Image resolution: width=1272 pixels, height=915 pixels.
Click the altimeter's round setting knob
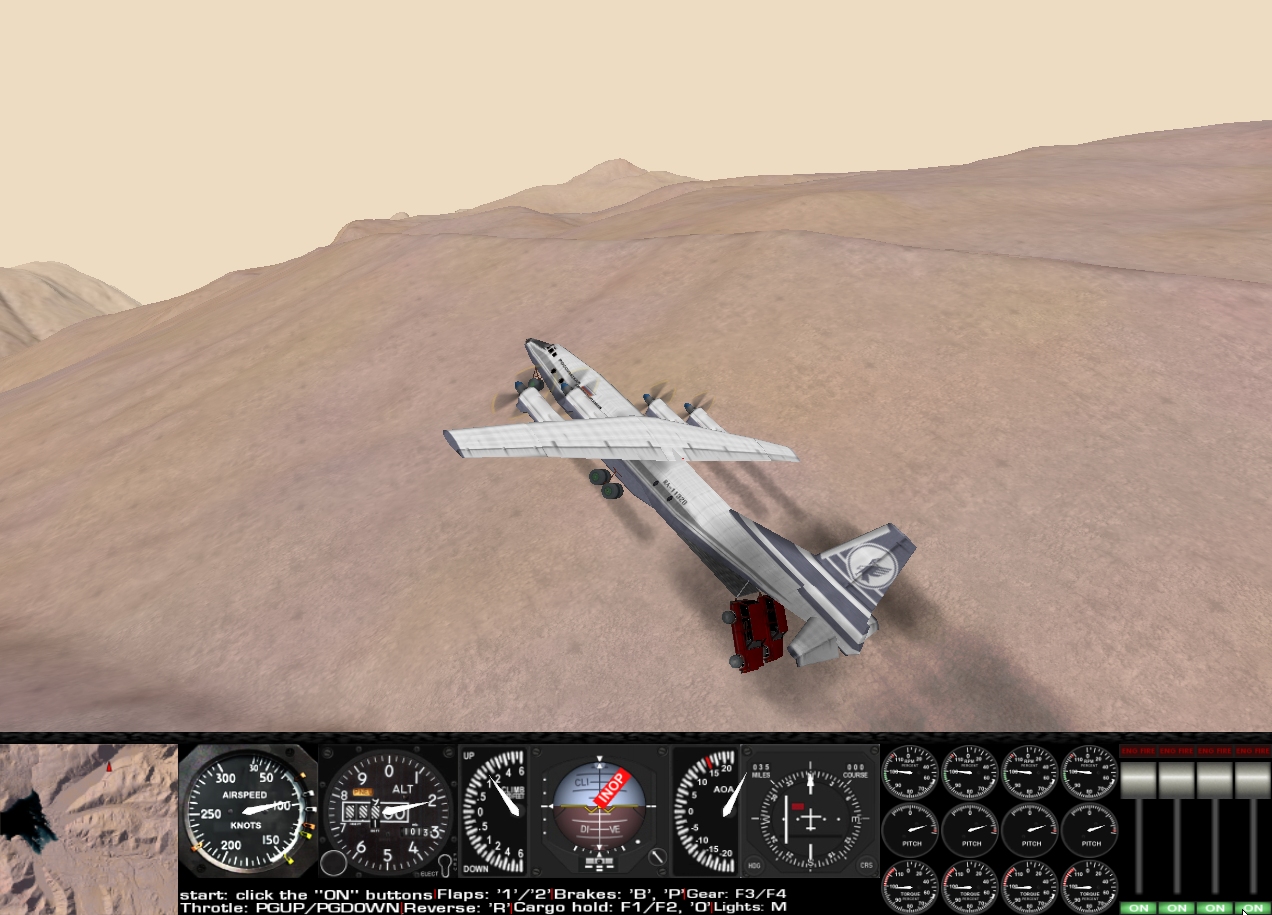pyautogui.click(x=334, y=863)
